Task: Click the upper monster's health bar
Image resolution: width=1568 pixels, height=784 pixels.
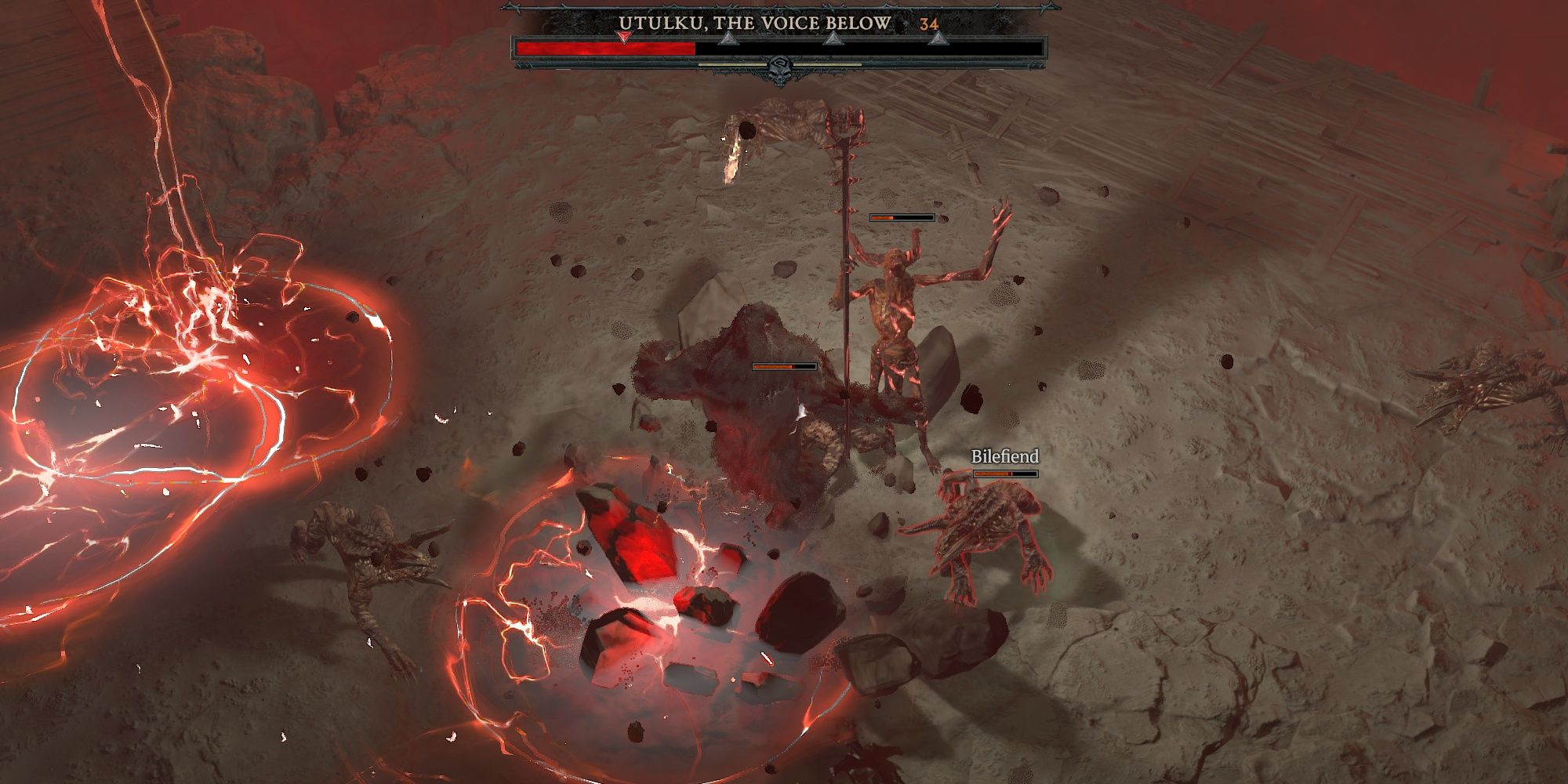Action: (902, 216)
